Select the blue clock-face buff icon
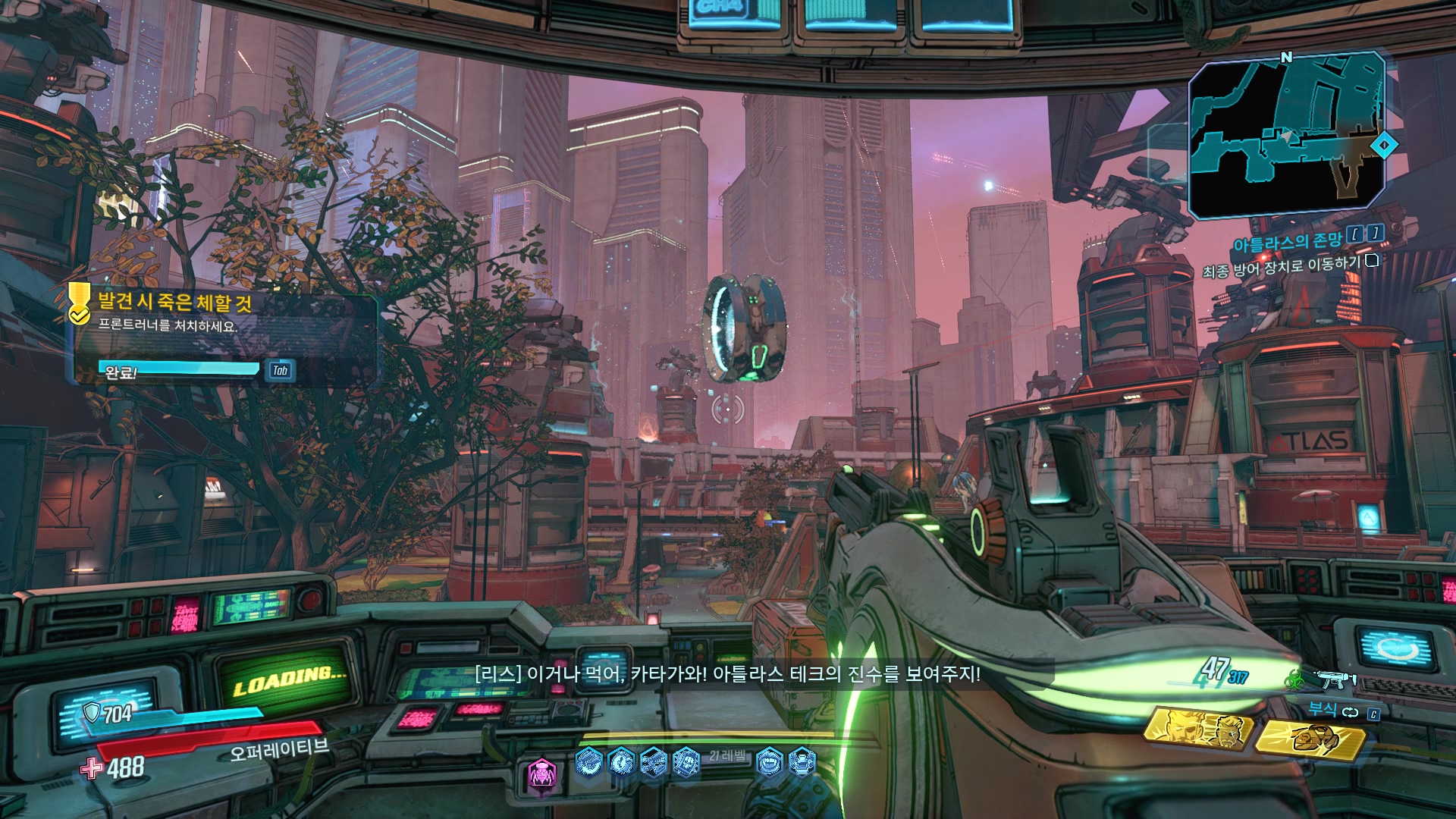1456x819 pixels. point(621,761)
